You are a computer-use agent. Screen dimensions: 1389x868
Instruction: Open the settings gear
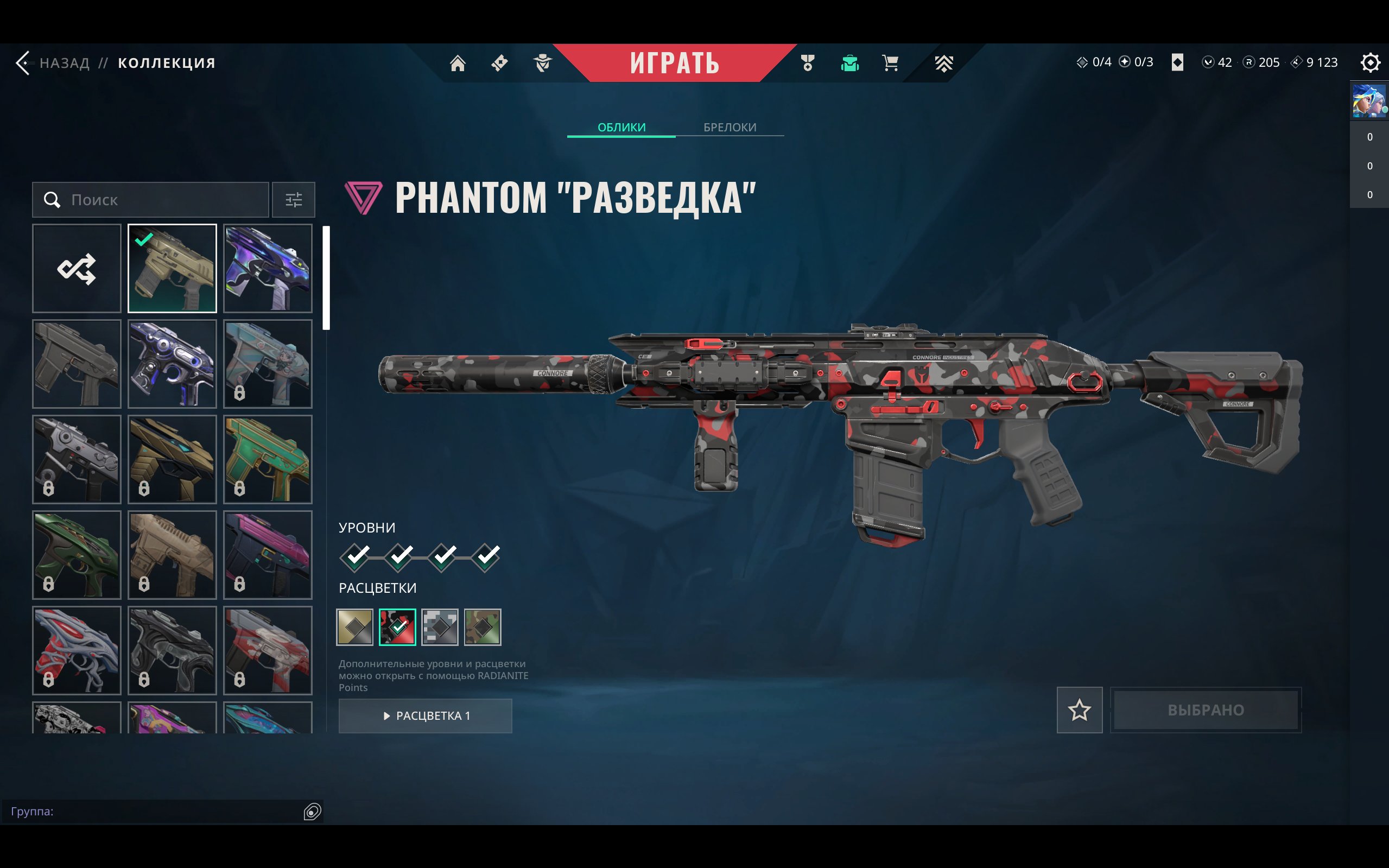(1370, 62)
